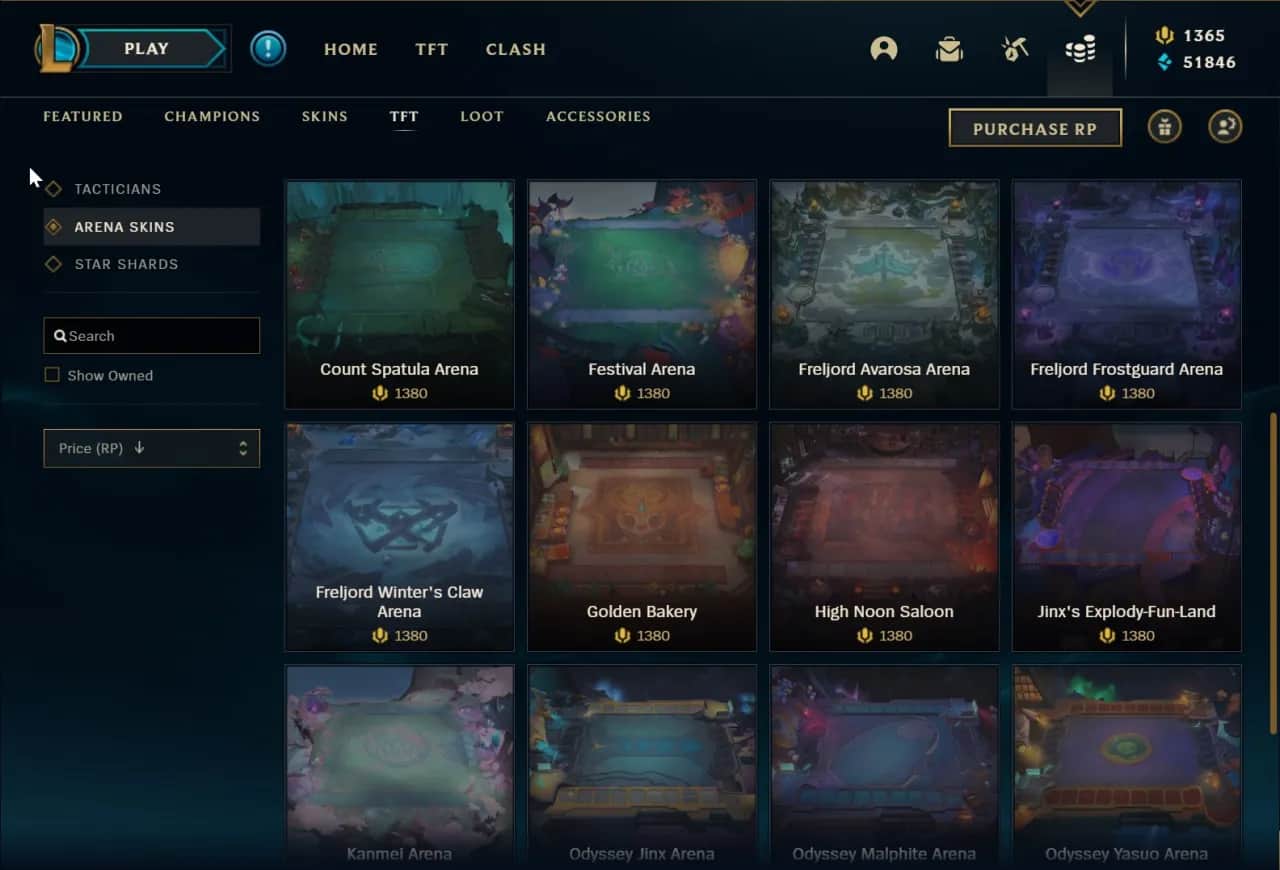
Task: Open the Loot store tab
Action: click(482, 116)
